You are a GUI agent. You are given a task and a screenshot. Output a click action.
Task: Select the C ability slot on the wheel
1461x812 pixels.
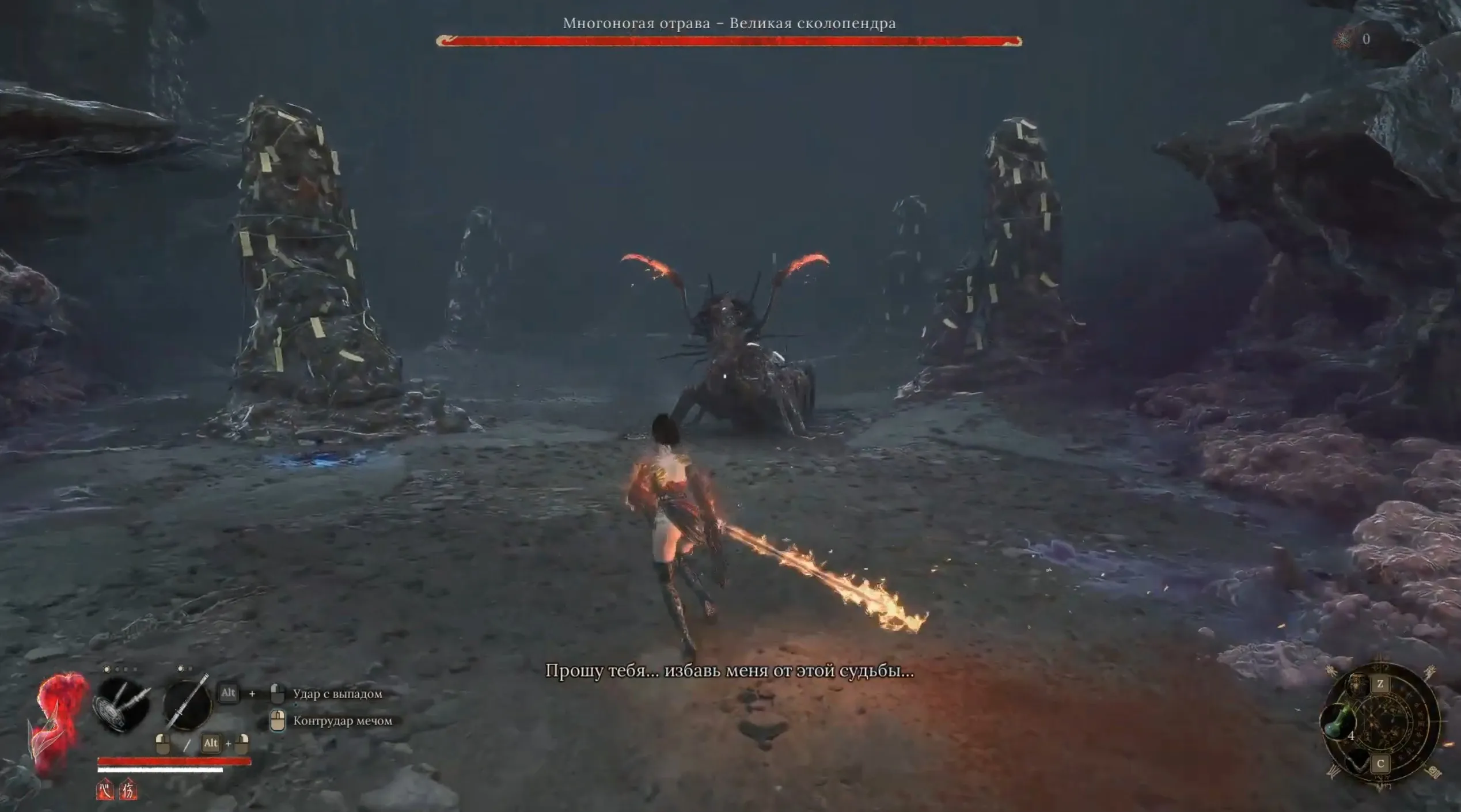click(1381, 763)
